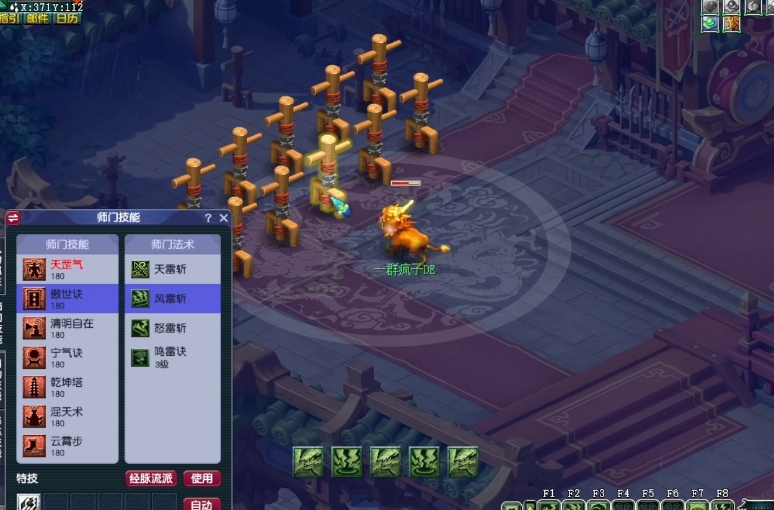The width and height of the screenshot is (774, 510).
Task: Select the 宁气诀 skill
Action: (x=68, y=357)
